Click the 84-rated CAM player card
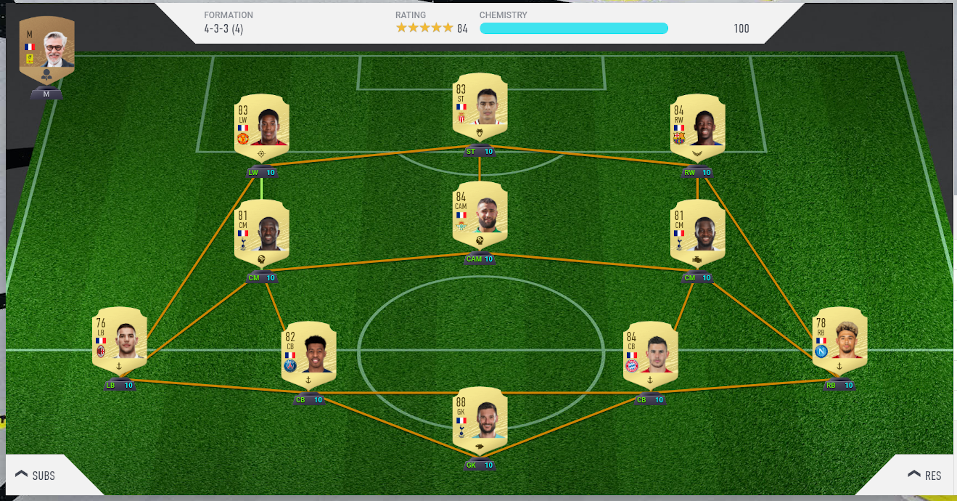This screenshot has height=501, width=957. click(x=480, y=217)
